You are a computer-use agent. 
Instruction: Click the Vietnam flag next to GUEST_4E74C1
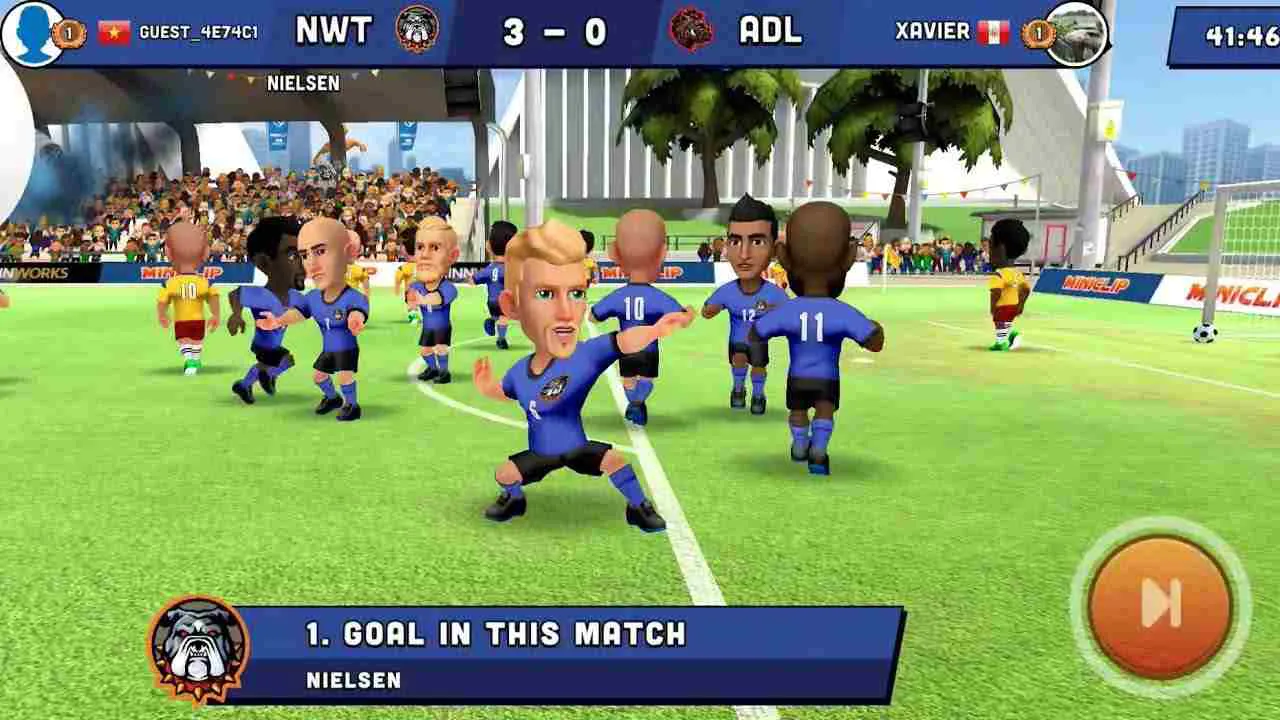coord(111,30)
